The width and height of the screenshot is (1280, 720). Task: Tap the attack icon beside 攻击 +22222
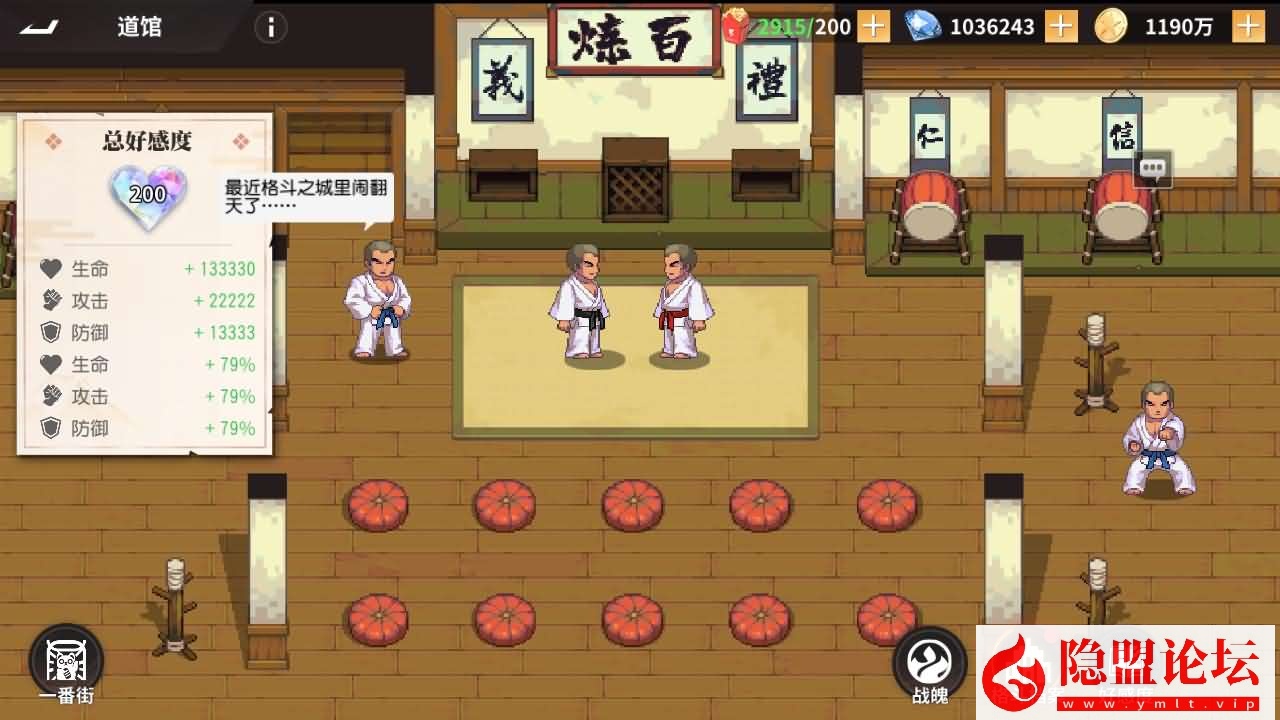click(49, 300)
